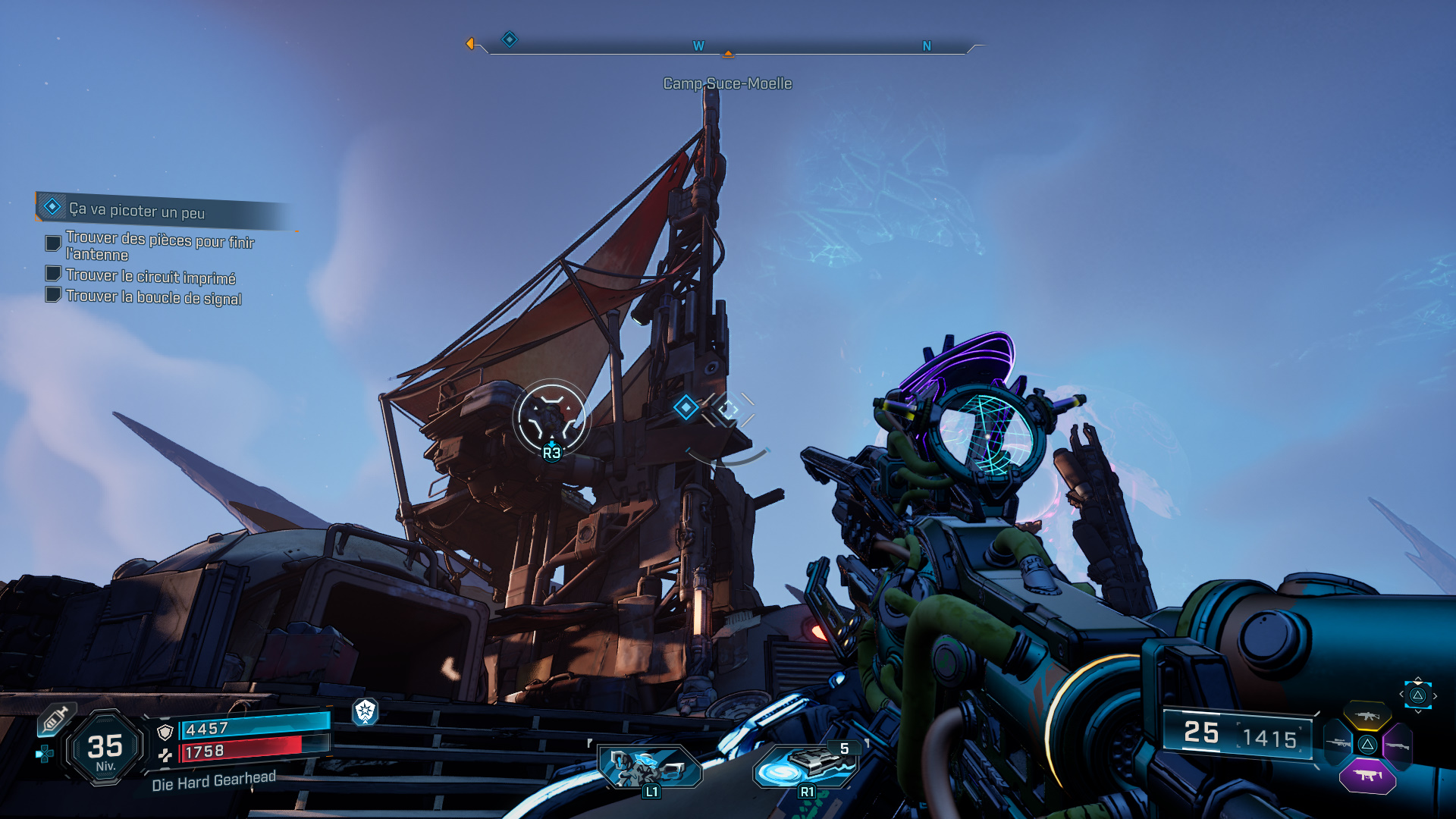Click the Guardian Rank badge icon
1456x819 pixels.
point(364,713)
